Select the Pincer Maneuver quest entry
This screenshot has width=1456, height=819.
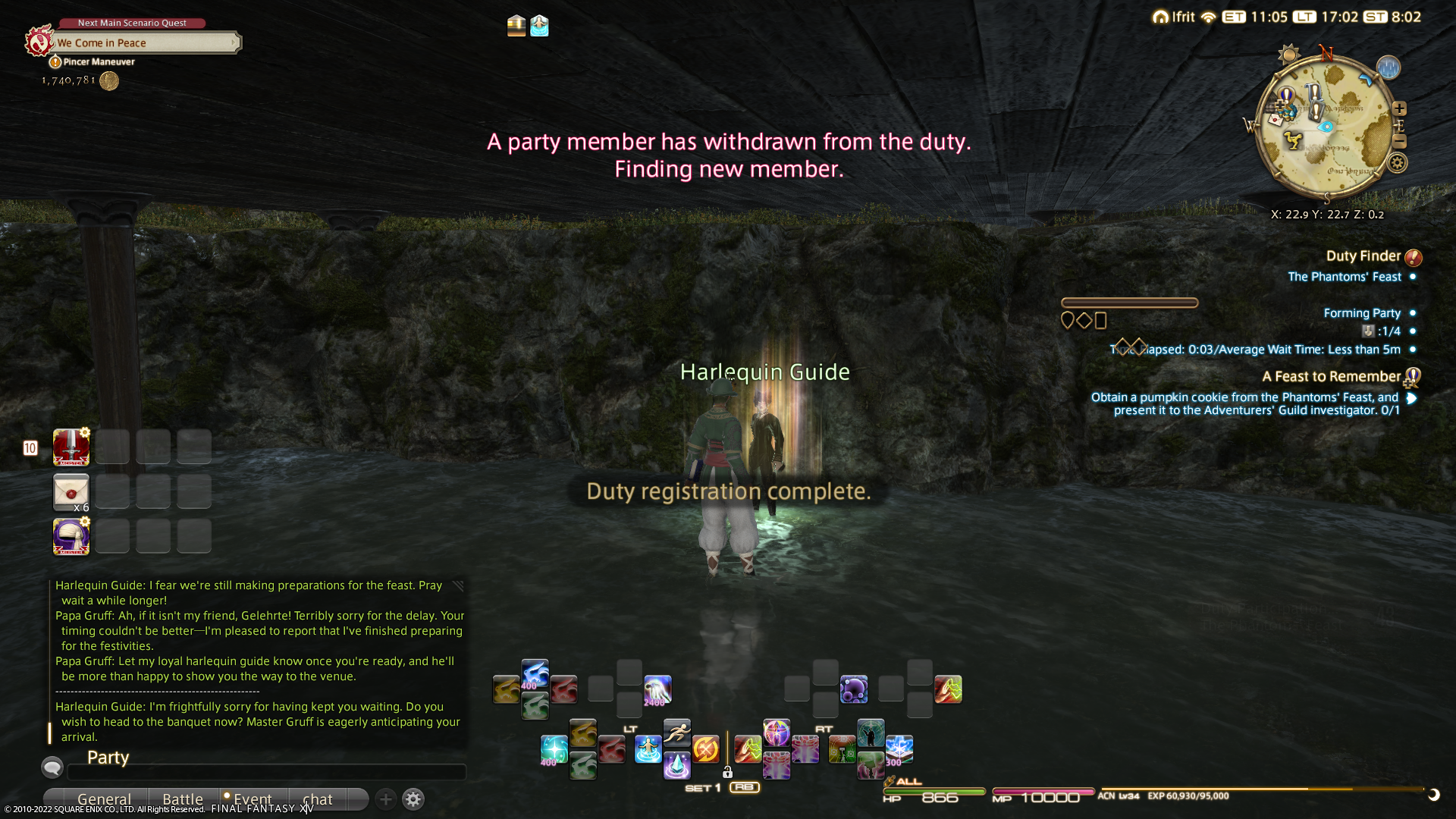point(99,62)
